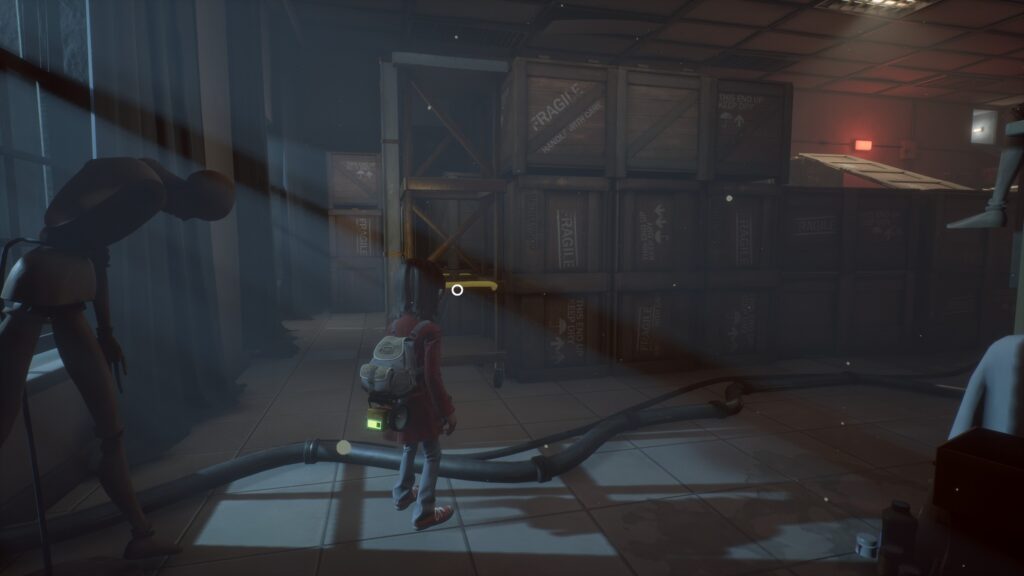The image size is (1024, 576).
Task: Click the white circular interaction marker
Action: [457, 290]
